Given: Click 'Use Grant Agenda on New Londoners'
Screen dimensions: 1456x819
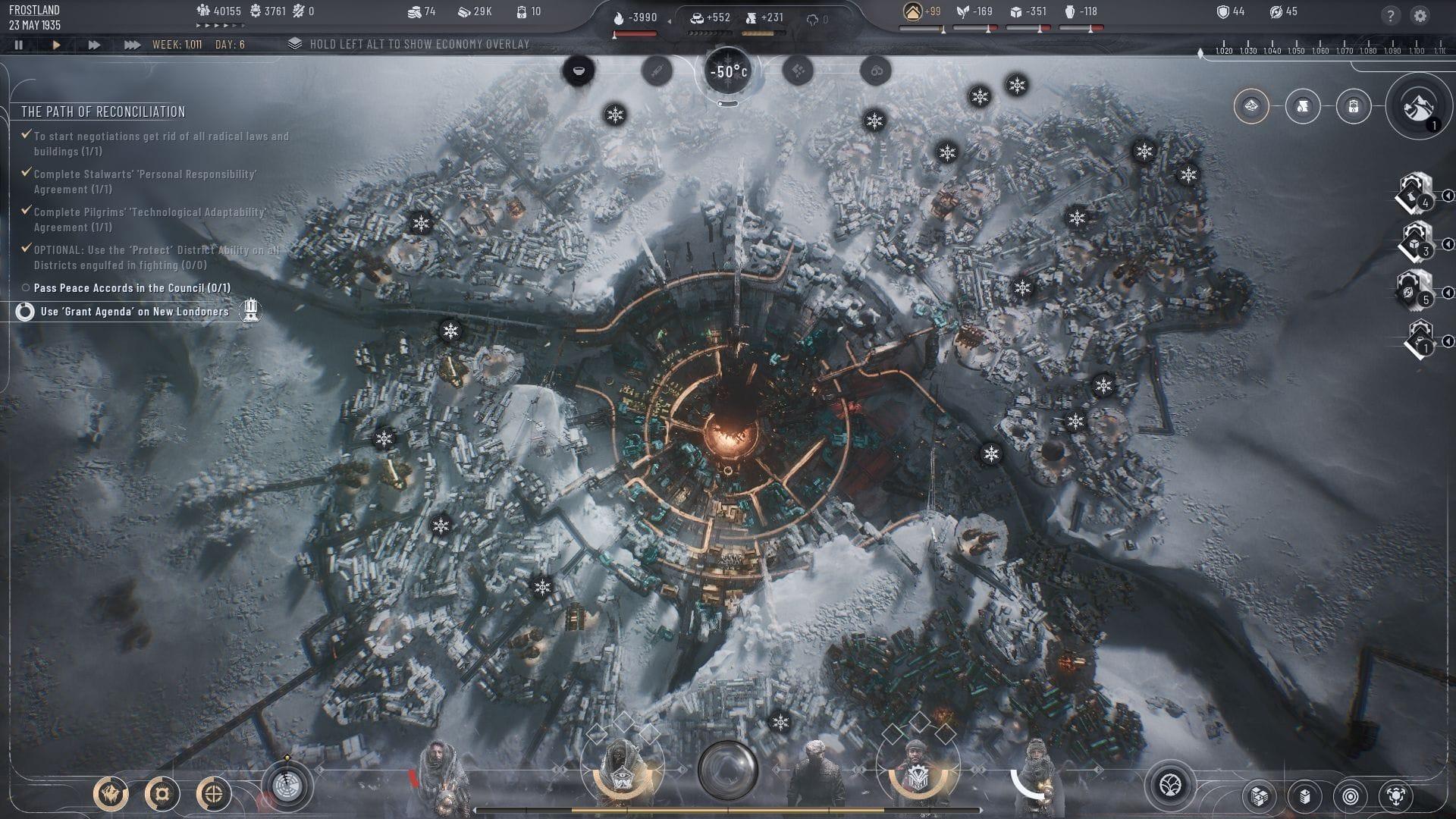Looking at the screenshot, I should pos(135,310).
